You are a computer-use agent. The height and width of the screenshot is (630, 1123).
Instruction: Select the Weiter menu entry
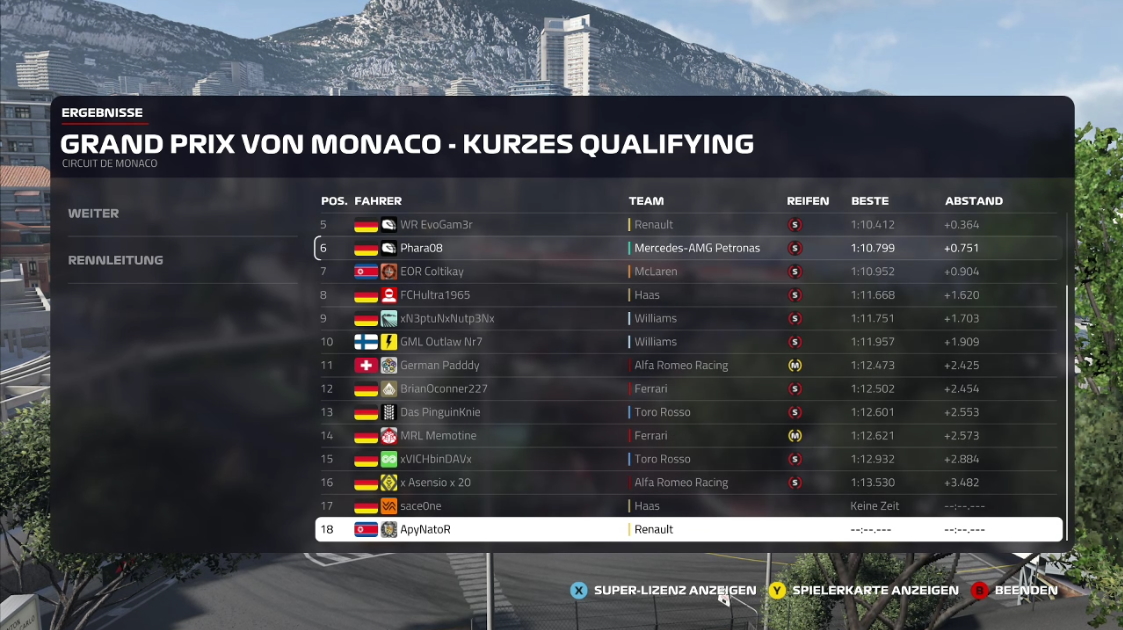click(94, 213)
